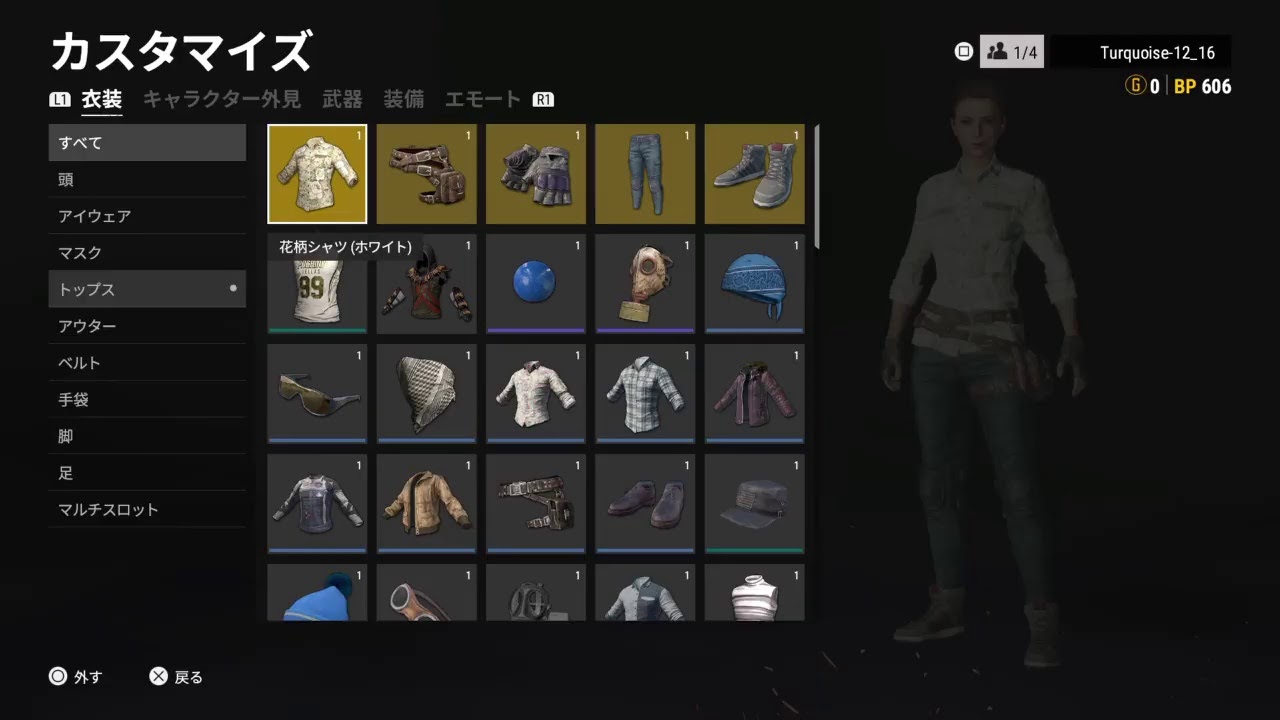Viewport: 1280px width, 720px height.
Task: Click the 1/4 party member indicator
Action: (1013, 52)
